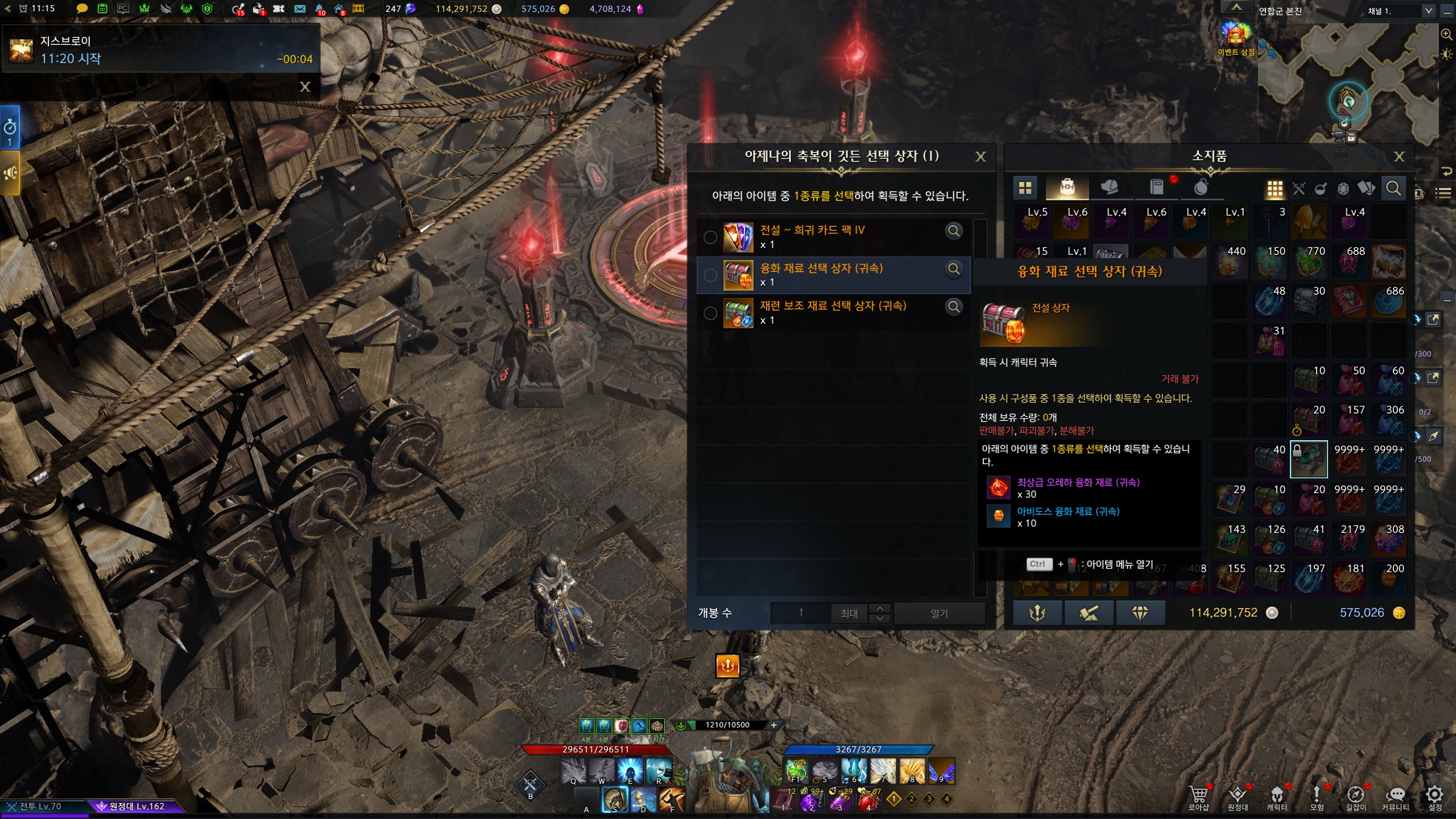Image resolution: width=1456 pixels, height=819 pixels.
Task: Close the 아제나의 축복 selection box window
Action: (x=981, y=156)
